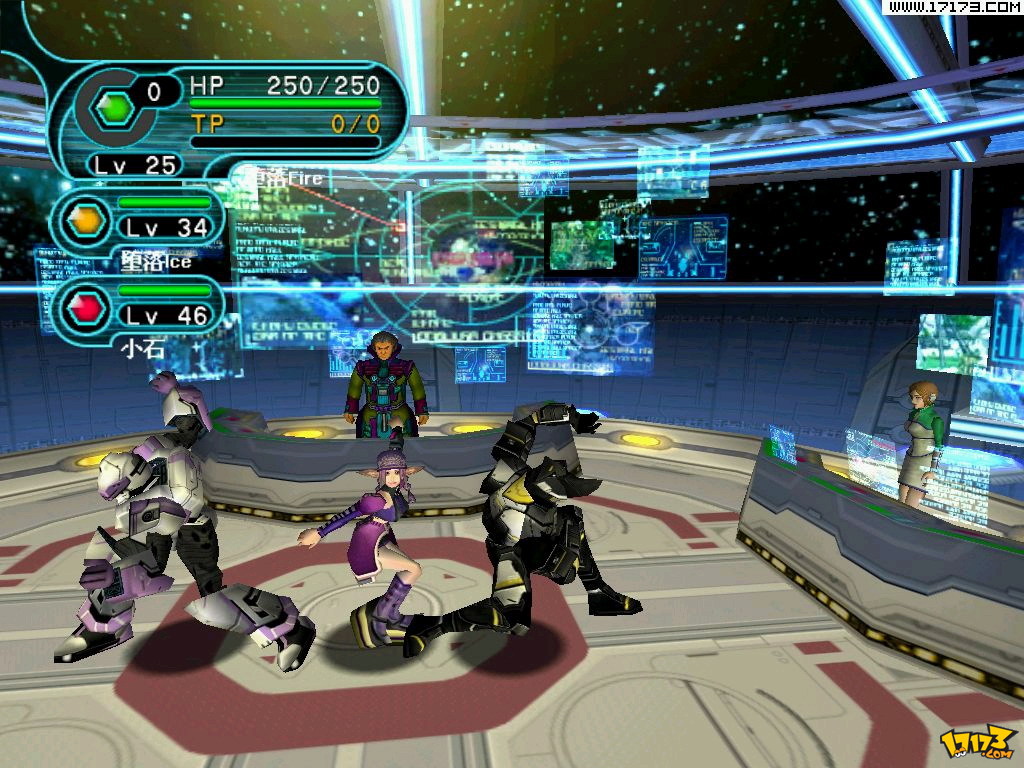1024x768 pixels.
Task: Click the 17173 logo watermark
Action: [x=978, y=741]
